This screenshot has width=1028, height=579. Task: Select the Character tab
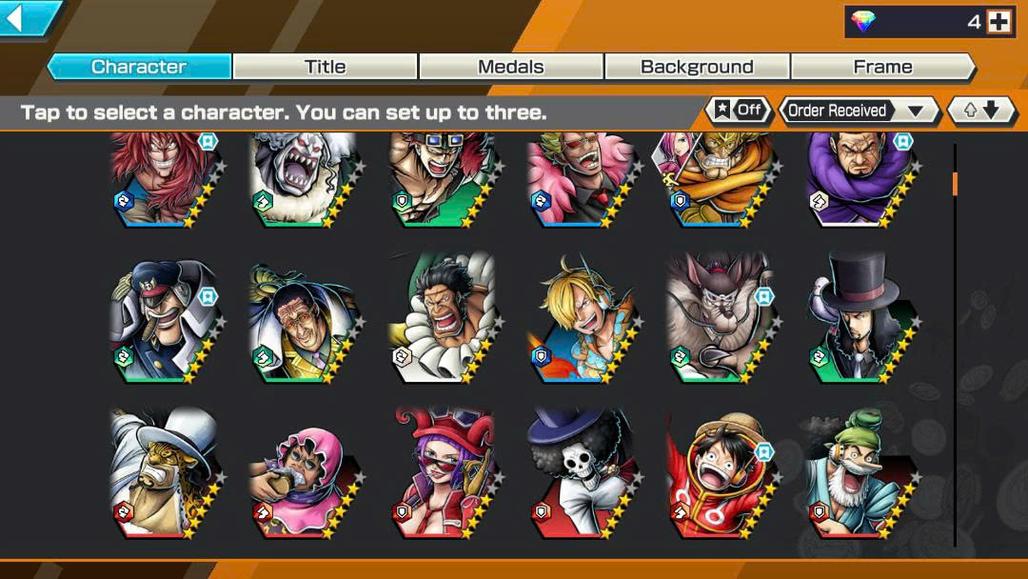coord(139,67)
